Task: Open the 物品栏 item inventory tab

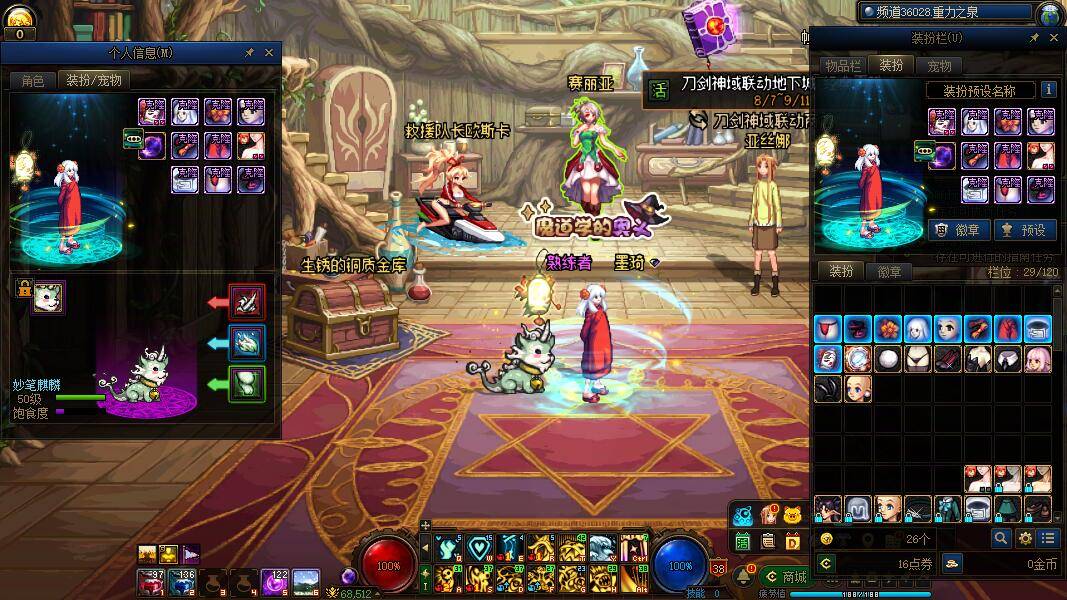Action: point(843,66)
